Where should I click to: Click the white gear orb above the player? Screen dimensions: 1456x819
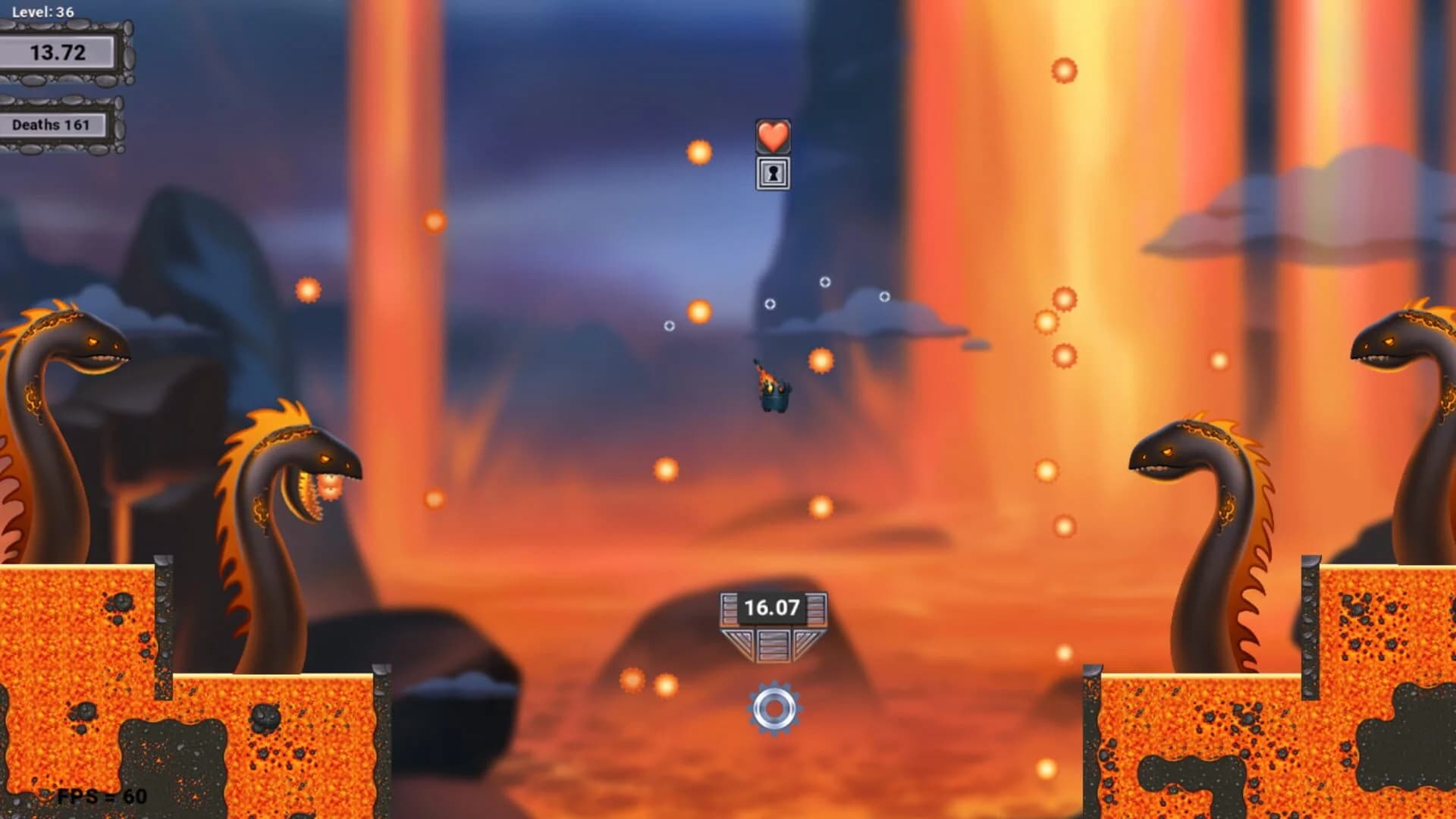(770, 303)
